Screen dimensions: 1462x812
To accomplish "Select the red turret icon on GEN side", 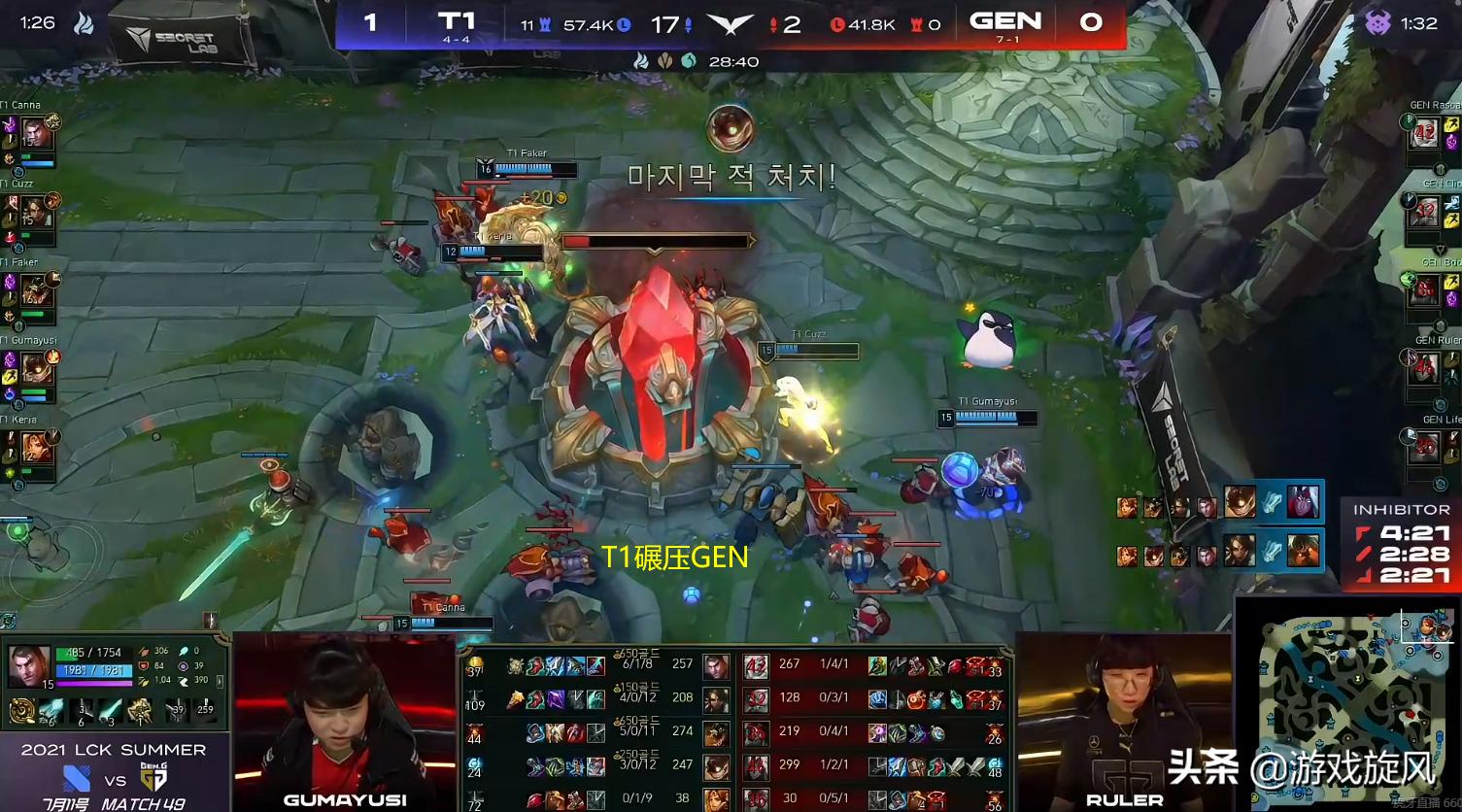I will click(914, 25).
